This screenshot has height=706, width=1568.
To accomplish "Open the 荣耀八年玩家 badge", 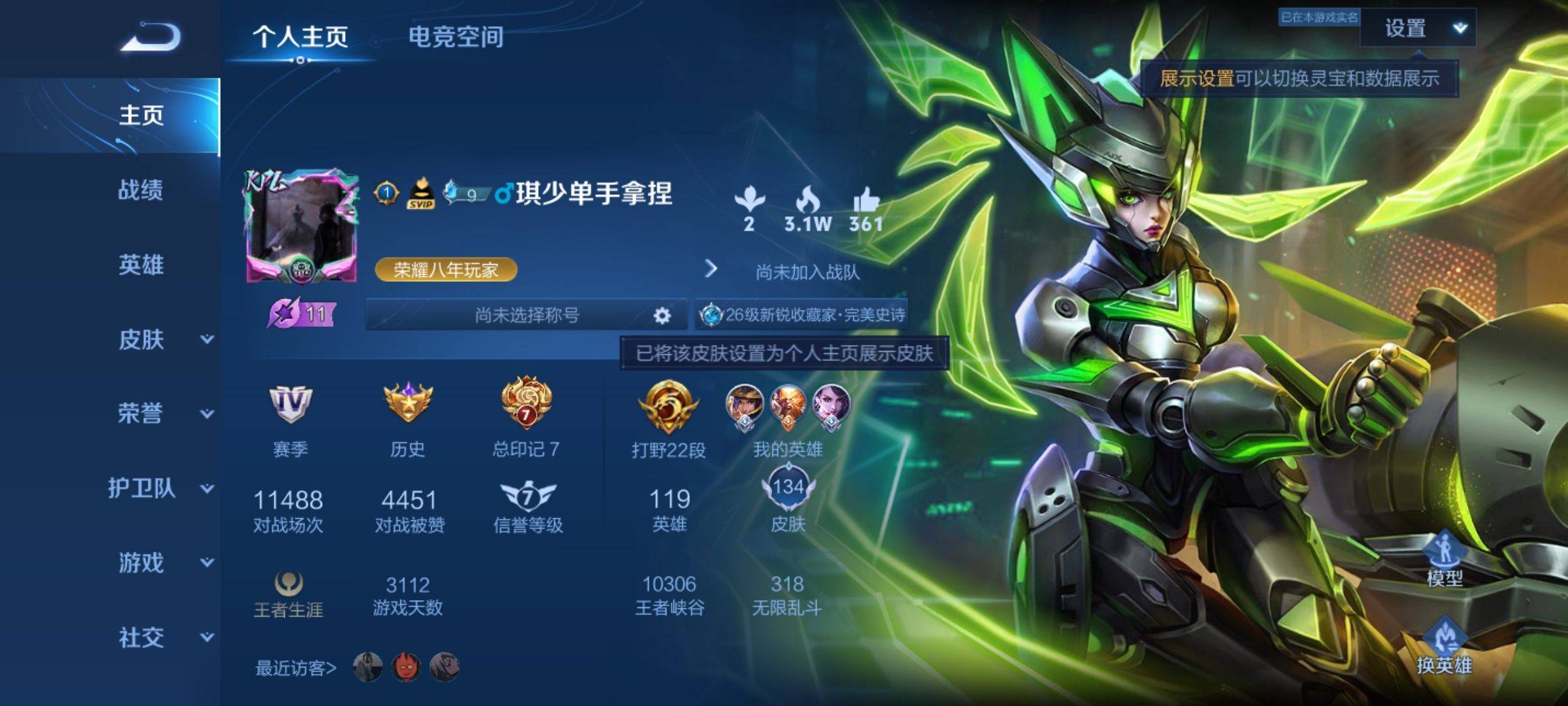I will (x=446, y=269).
